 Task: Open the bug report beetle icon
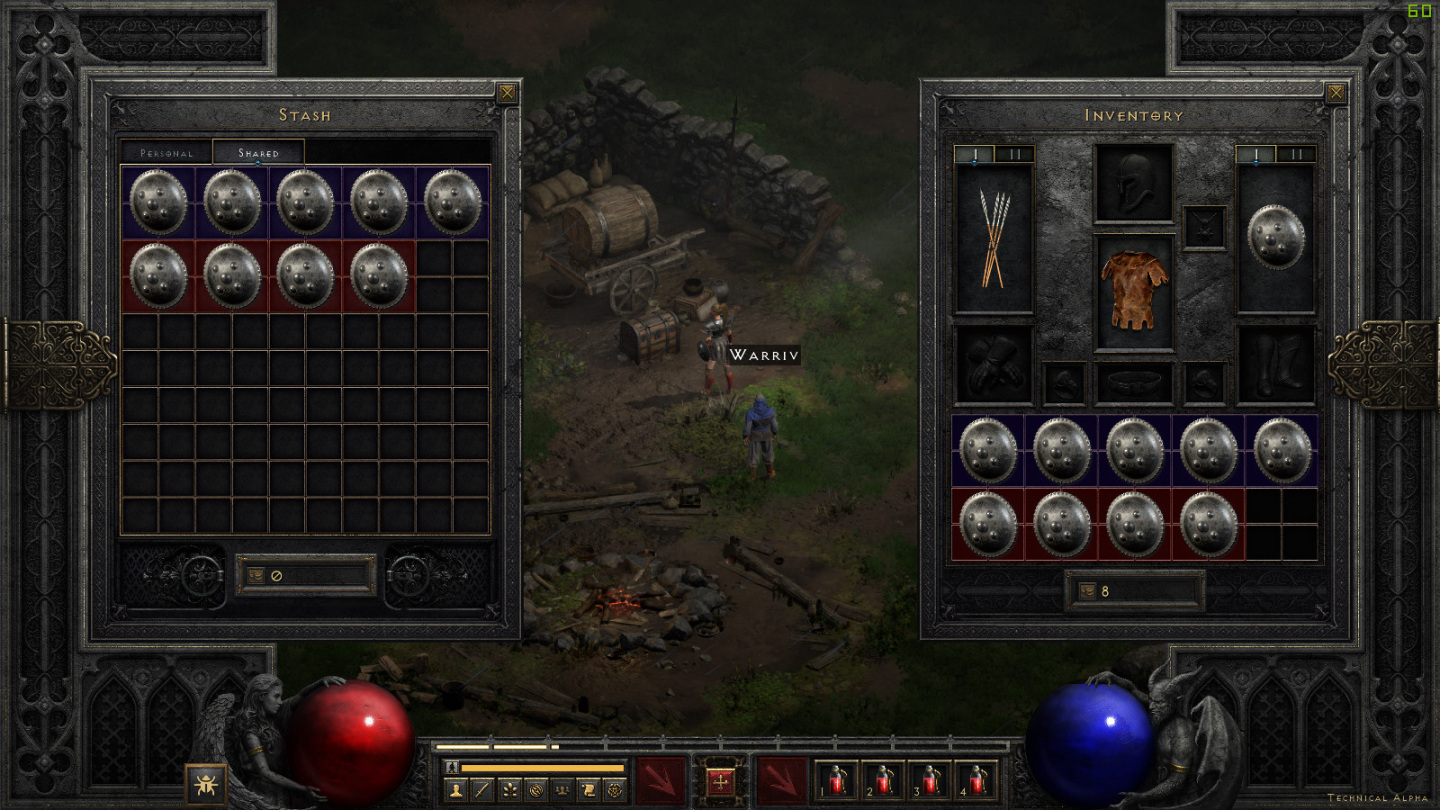click(x=206, y=784)
